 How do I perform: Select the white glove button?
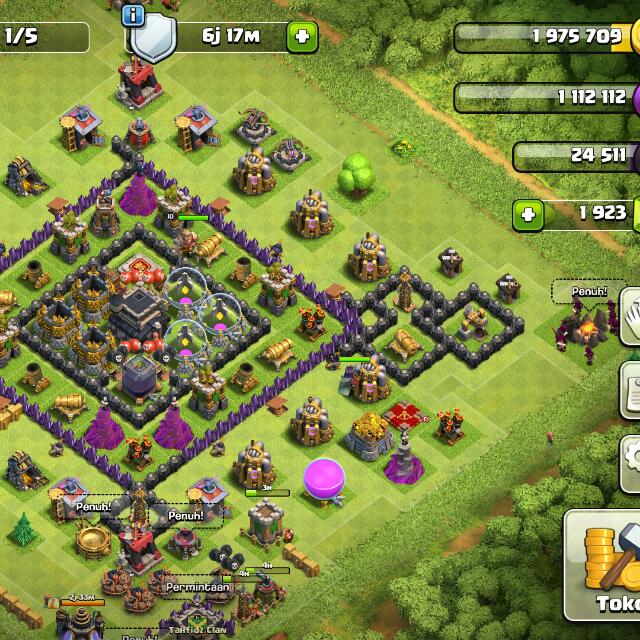(631, 316)
